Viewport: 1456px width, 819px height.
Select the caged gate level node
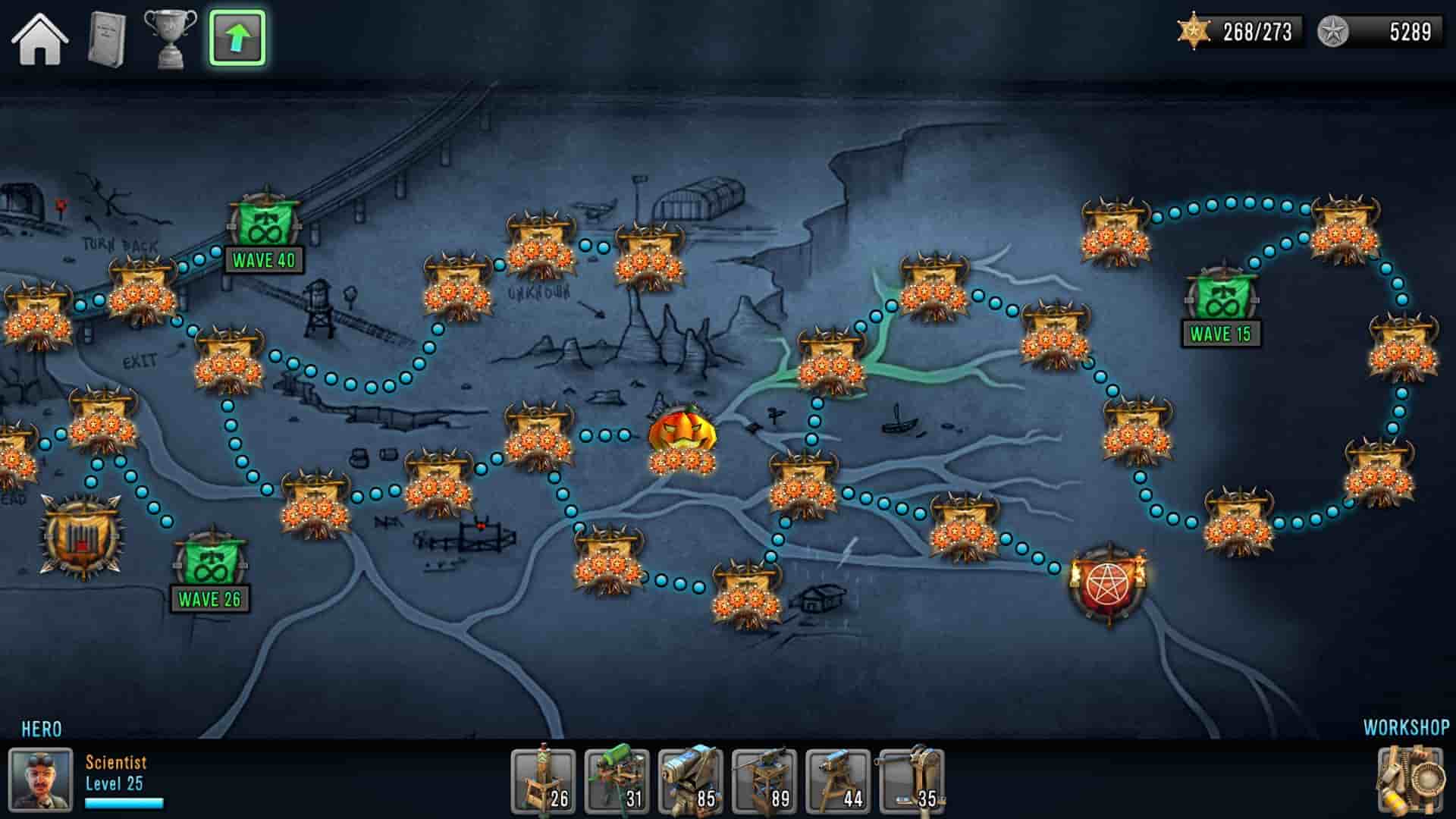(x=80, y=535)
